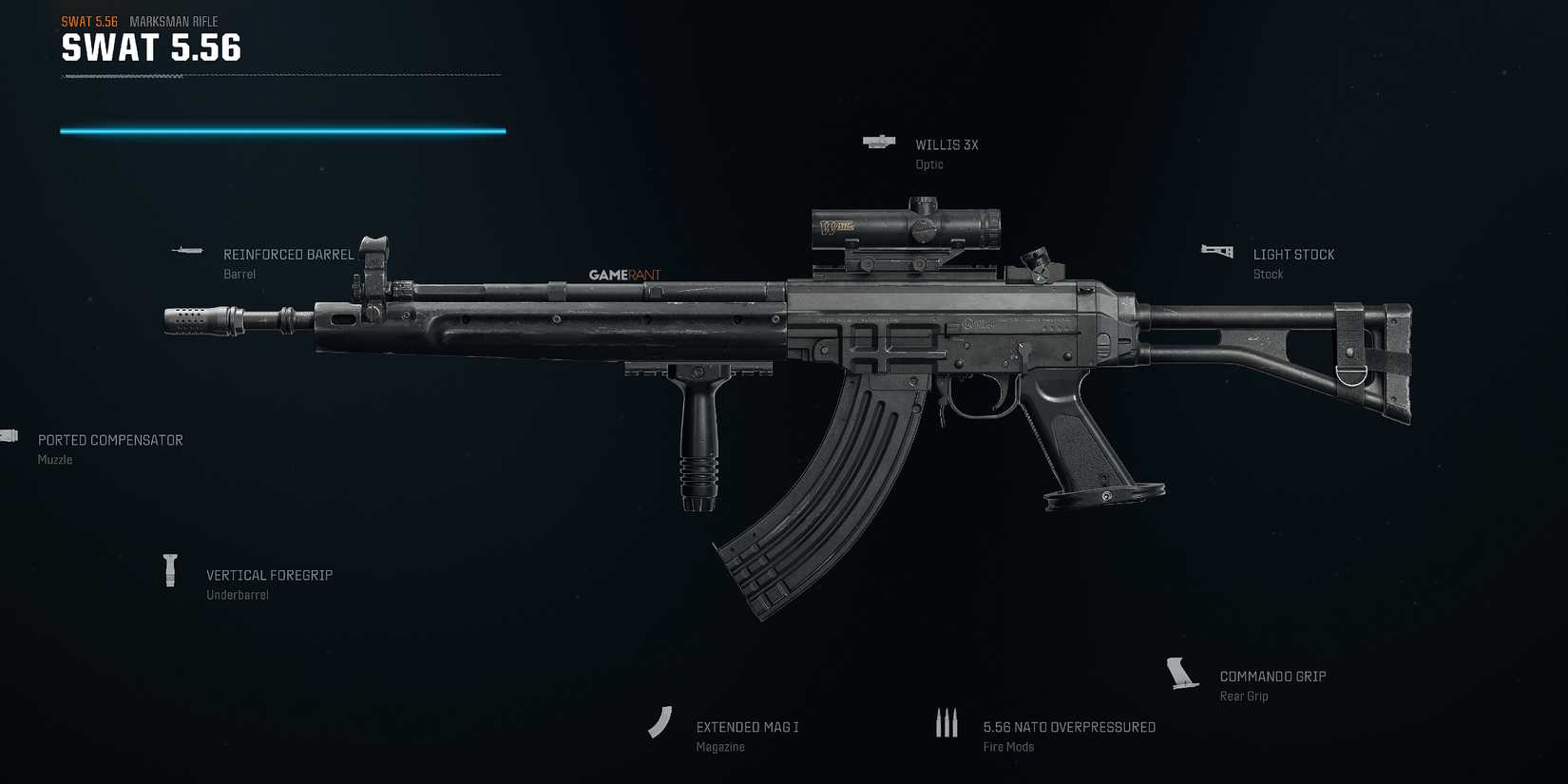This screenshot has height=784, width=1568.
Task: Click the Rear Grip label Commando Grip
Action: coord(1272,676)
